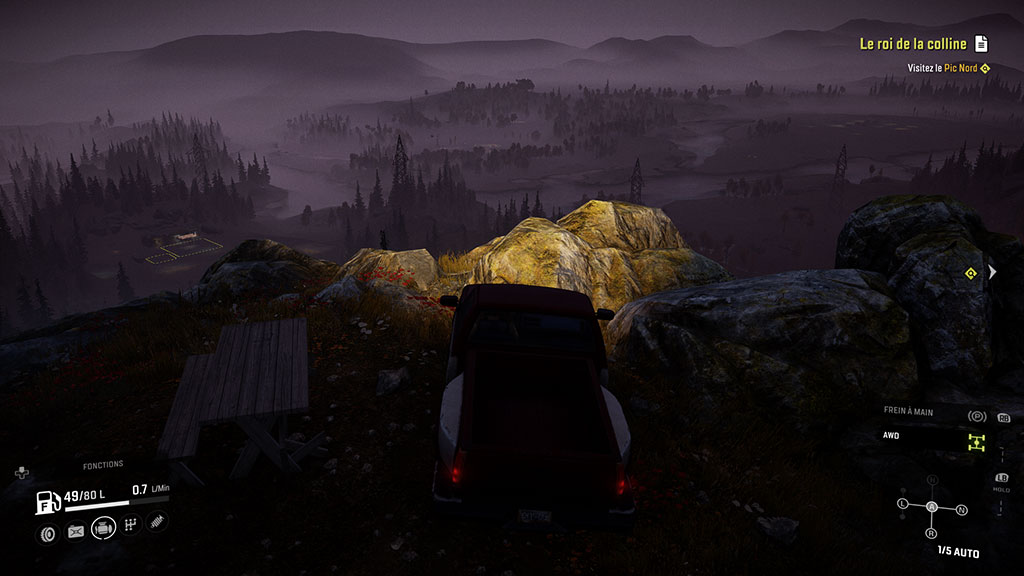This screenshot has height=576, width=1024.
Task: Open the gearbox function icon
Action: (x=131, y=525)
